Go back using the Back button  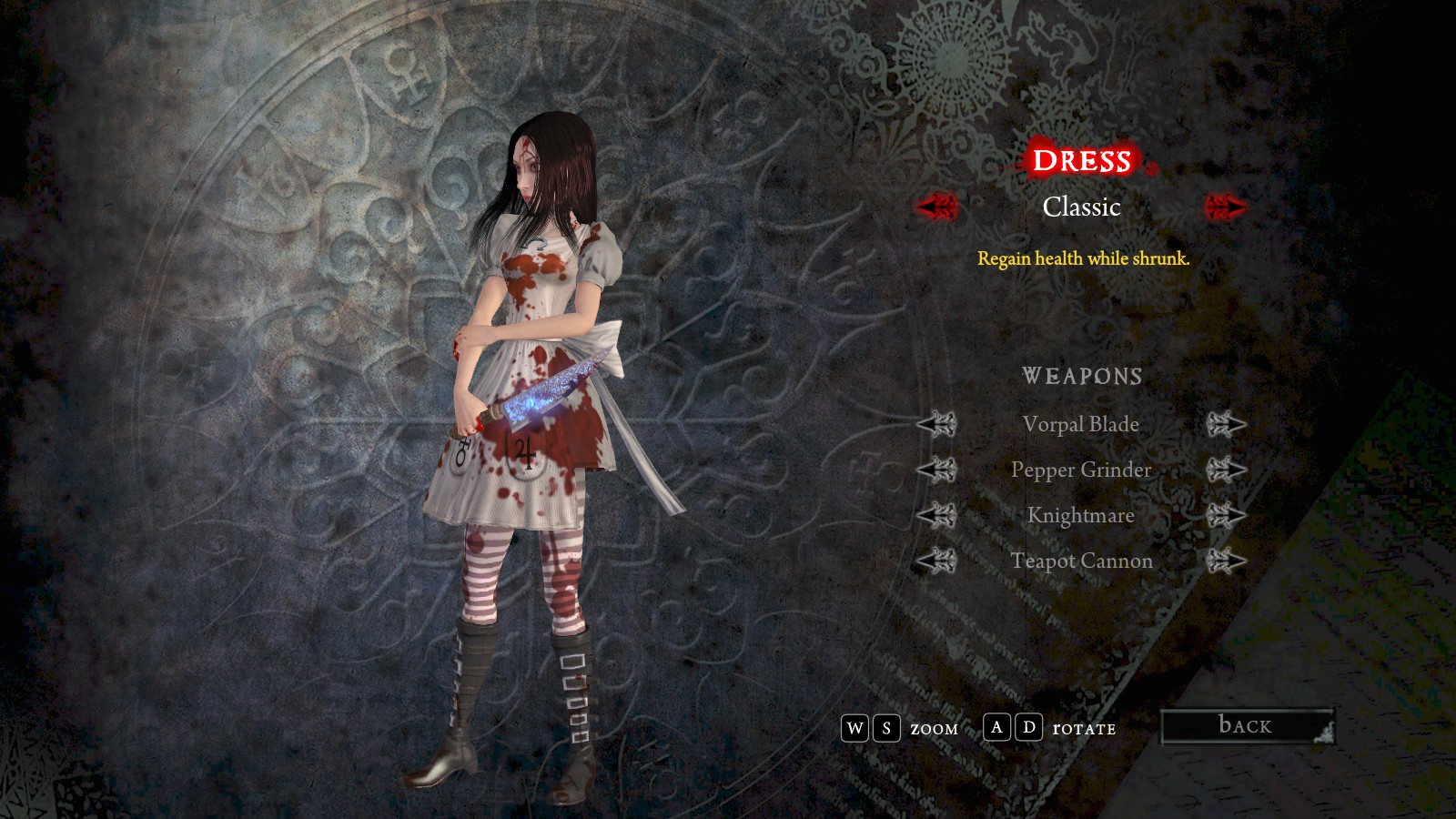(1246, 726)
